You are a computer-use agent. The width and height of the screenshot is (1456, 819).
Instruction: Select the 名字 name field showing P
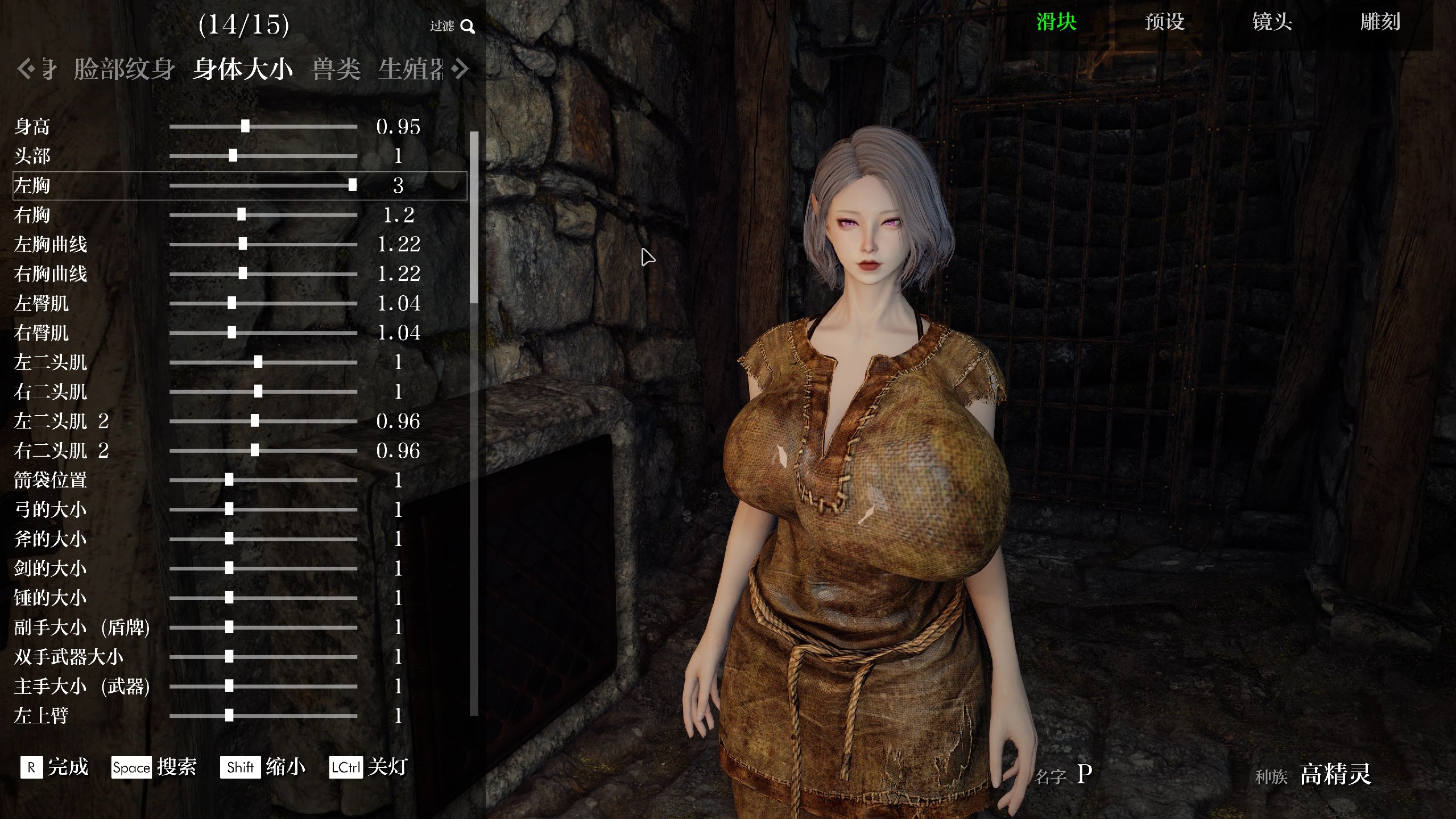tap(1084, 774)
